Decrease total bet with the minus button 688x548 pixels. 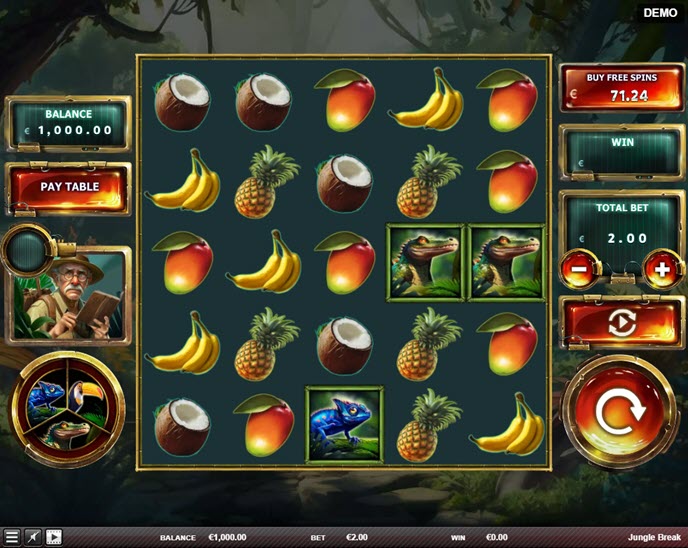coord(579,268)
